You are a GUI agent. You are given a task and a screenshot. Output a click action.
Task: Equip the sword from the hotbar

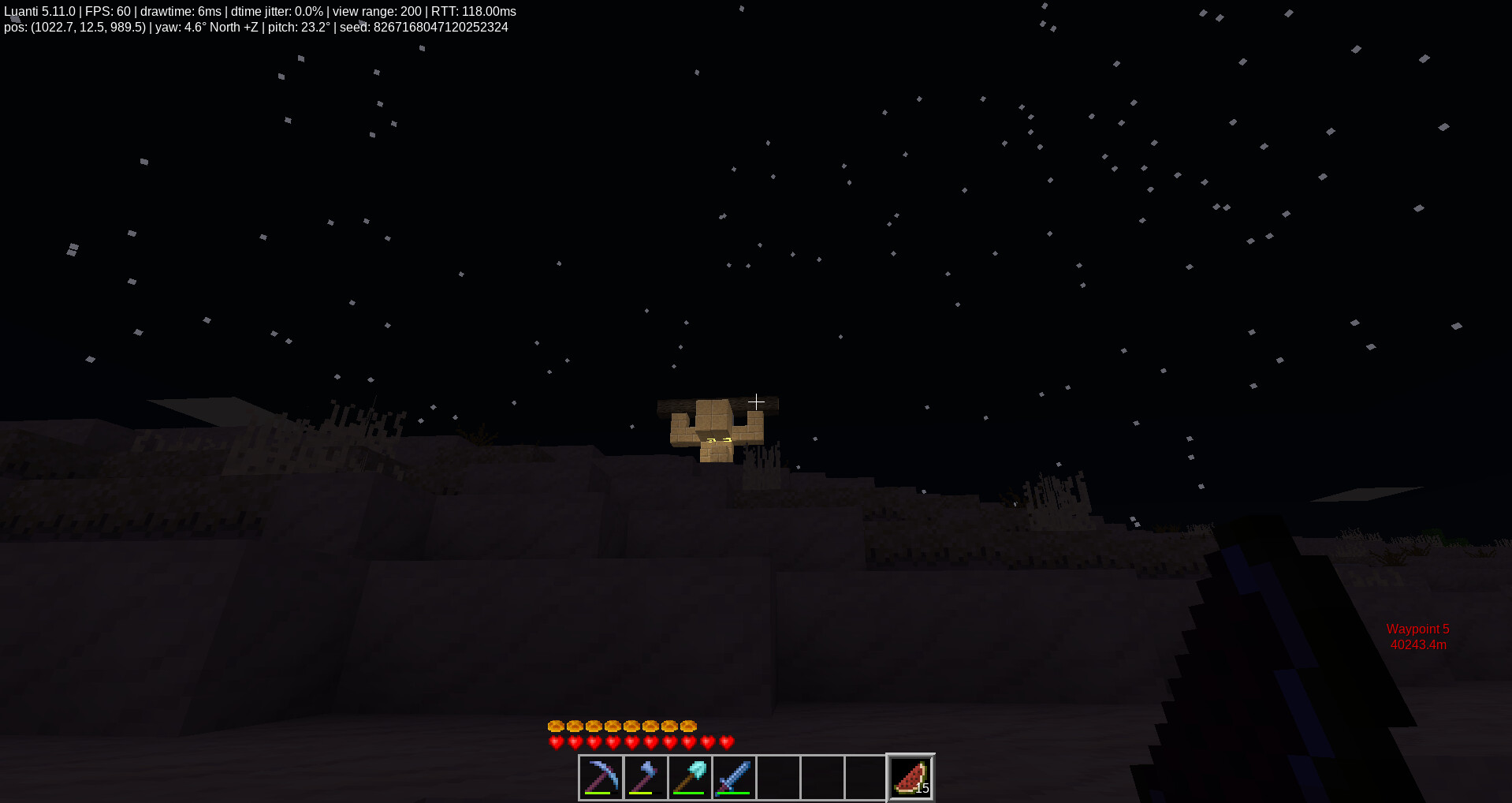[x=733, y=777]
